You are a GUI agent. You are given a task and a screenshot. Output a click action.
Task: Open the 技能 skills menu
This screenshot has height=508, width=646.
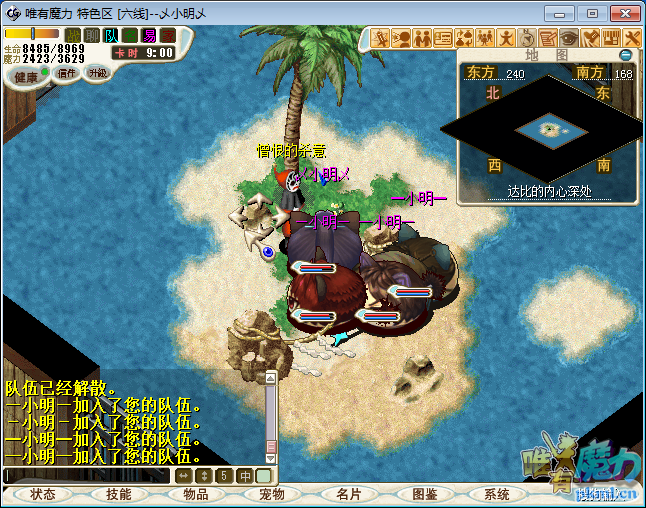pos(119,494)
